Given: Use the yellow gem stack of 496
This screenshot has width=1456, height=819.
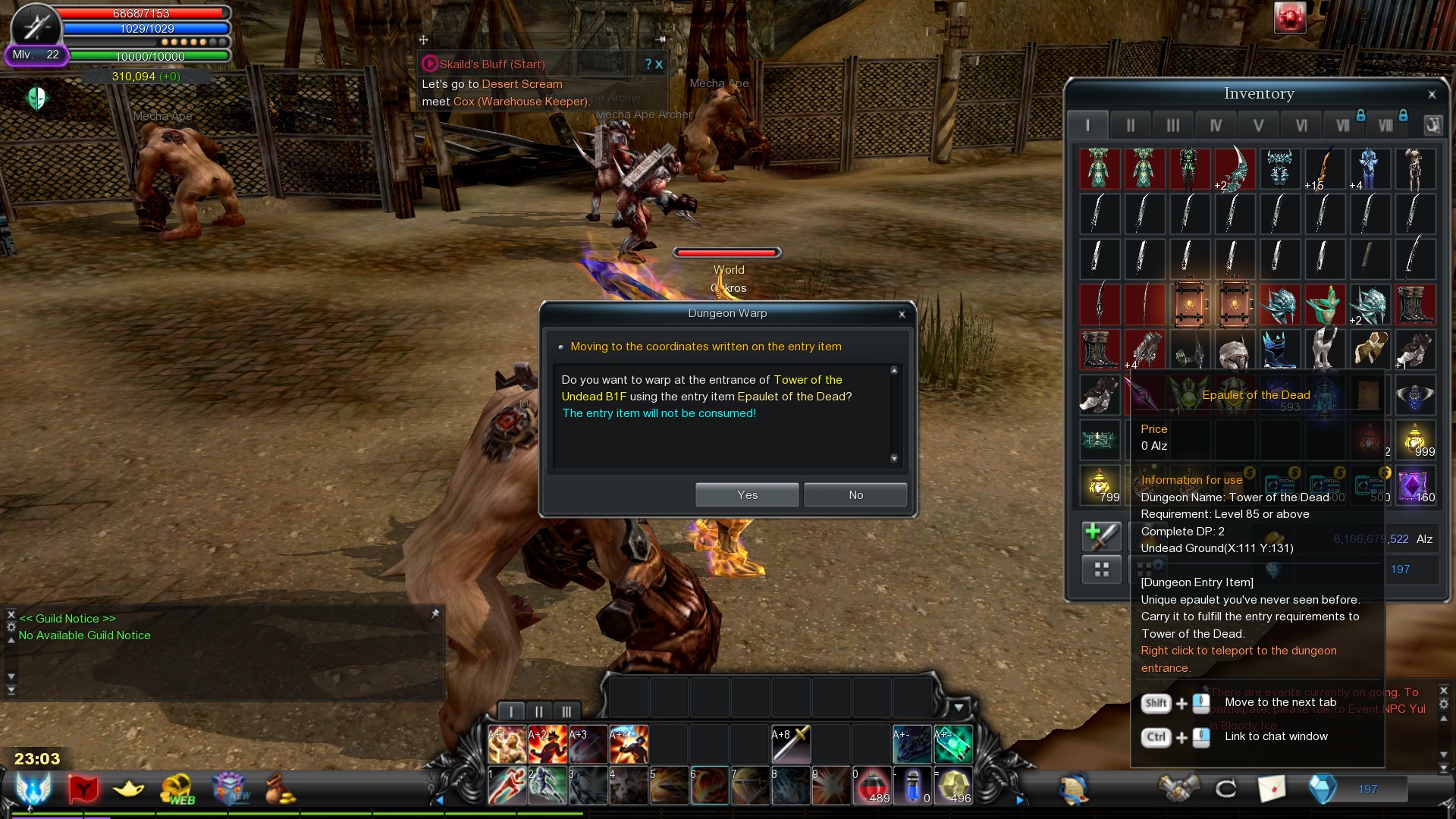Looking at the screenshot, I should click(x=955, y=786).
